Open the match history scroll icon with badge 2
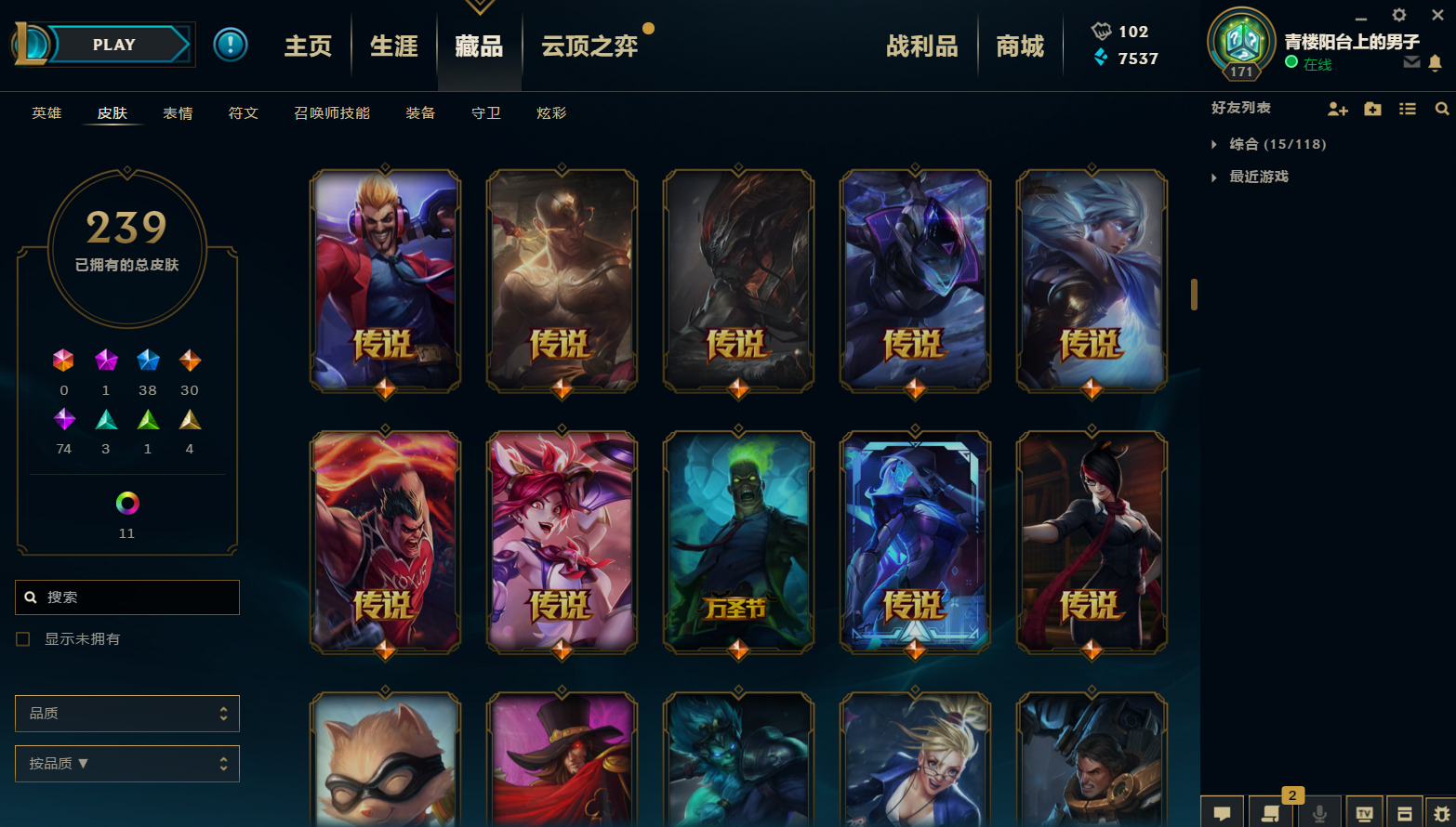The height and width of the screenshot is (827, 1456). click(x=1270, y=812)
